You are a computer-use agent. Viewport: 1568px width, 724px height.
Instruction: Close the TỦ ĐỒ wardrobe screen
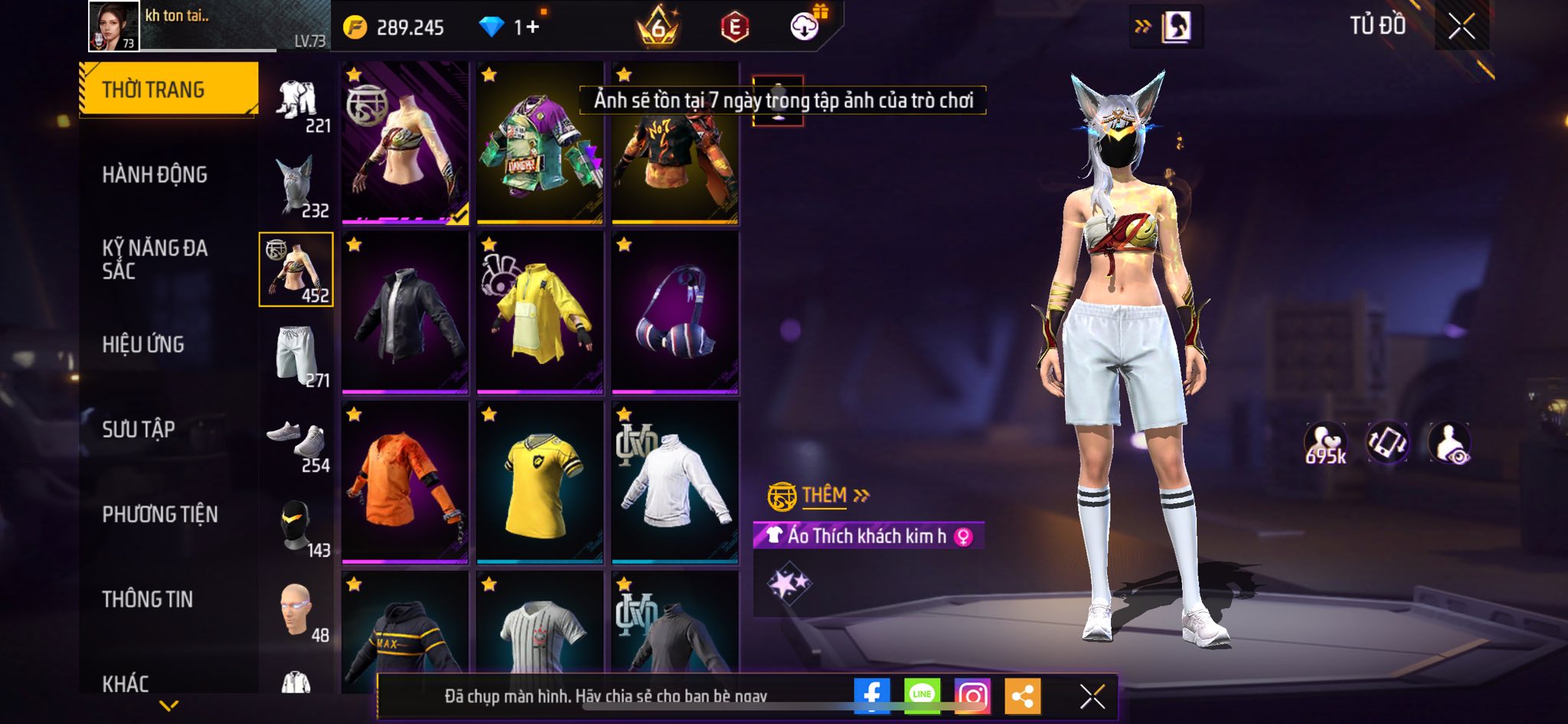click(x=1461, y=27)
